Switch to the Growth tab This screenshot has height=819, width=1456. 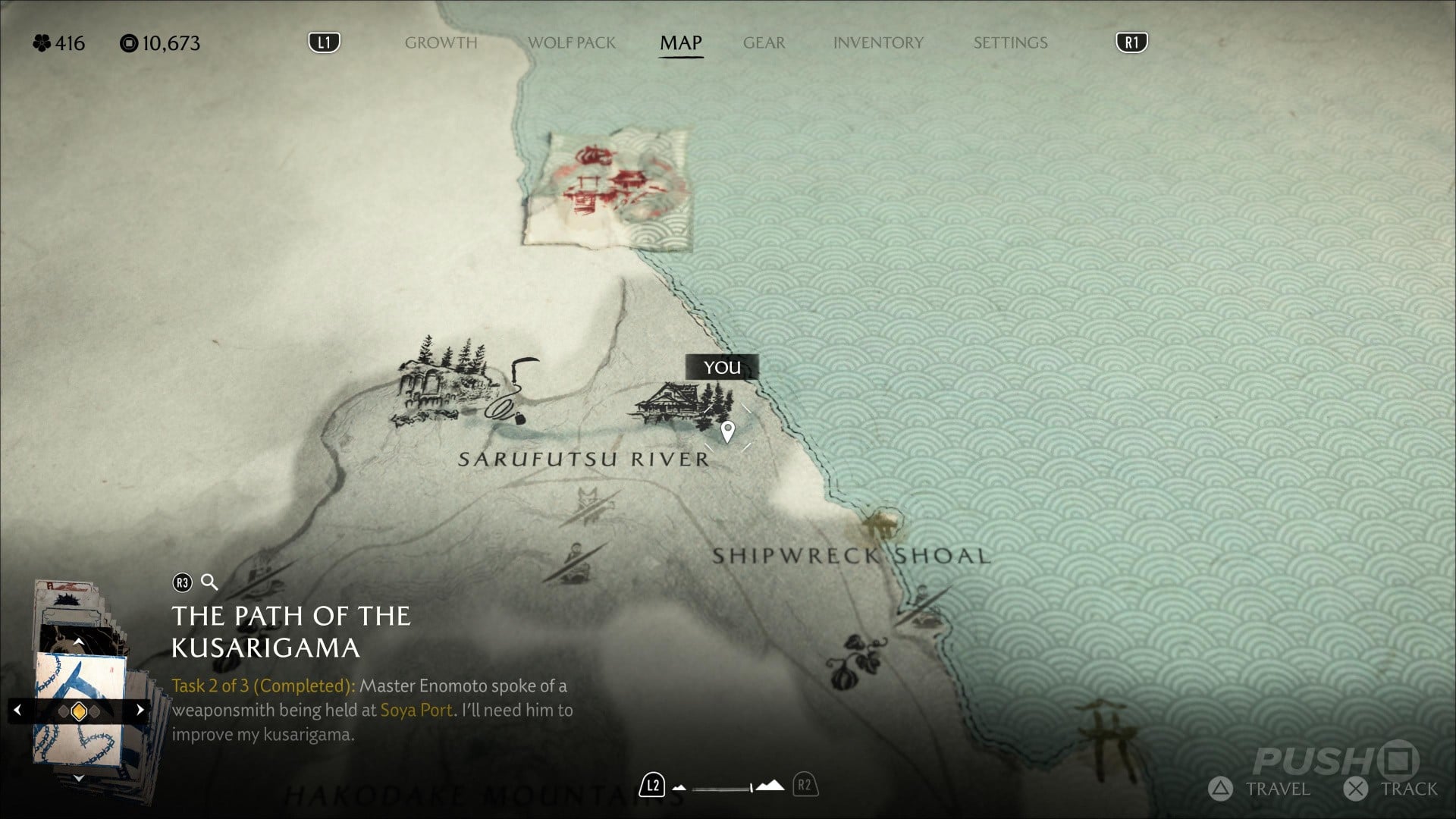pyautogui.click(x=441, y=43)
